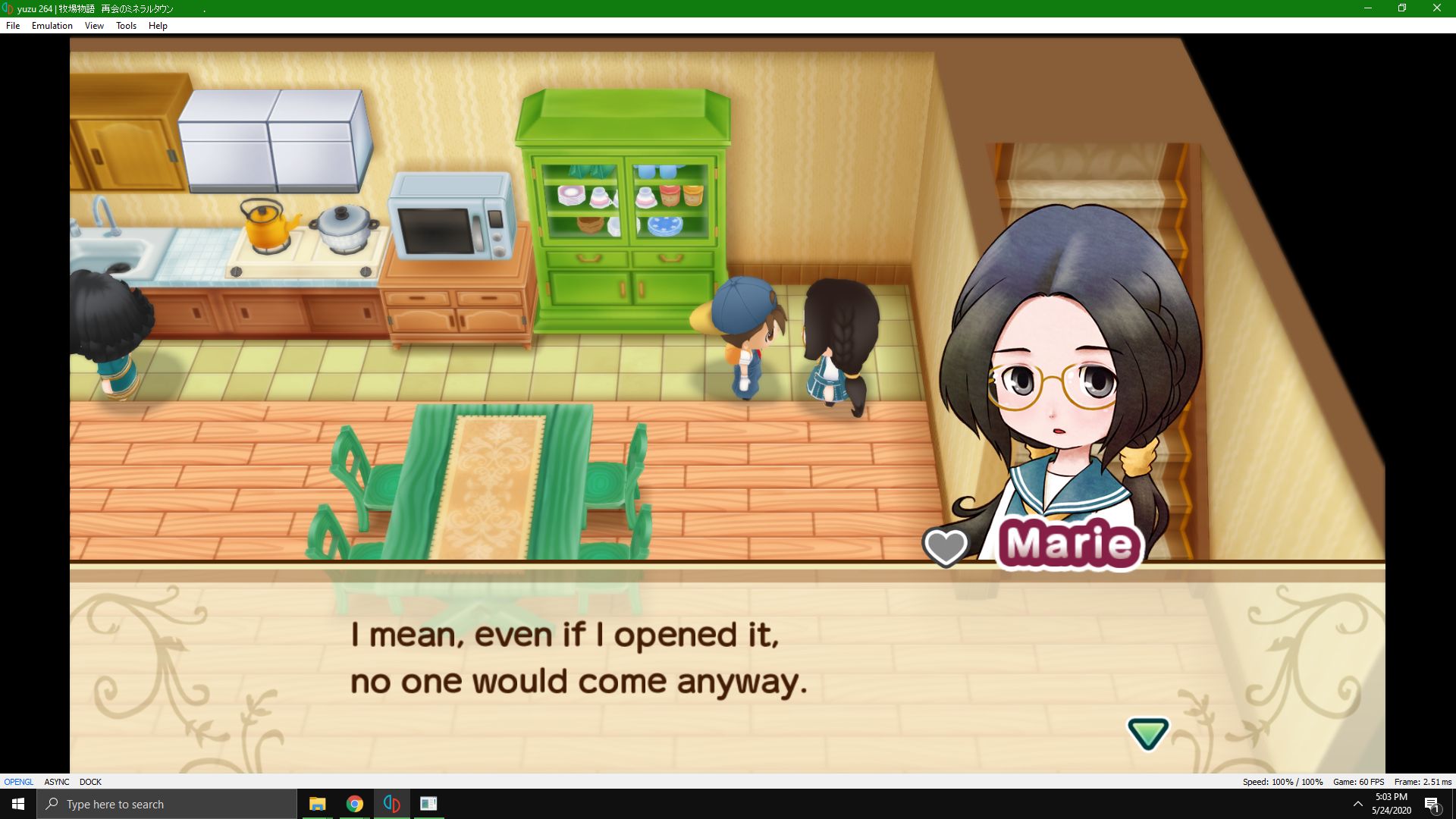Viewport: 1456px width, 819px height.
Task: Click the Start button
Action: pos(17,804)
